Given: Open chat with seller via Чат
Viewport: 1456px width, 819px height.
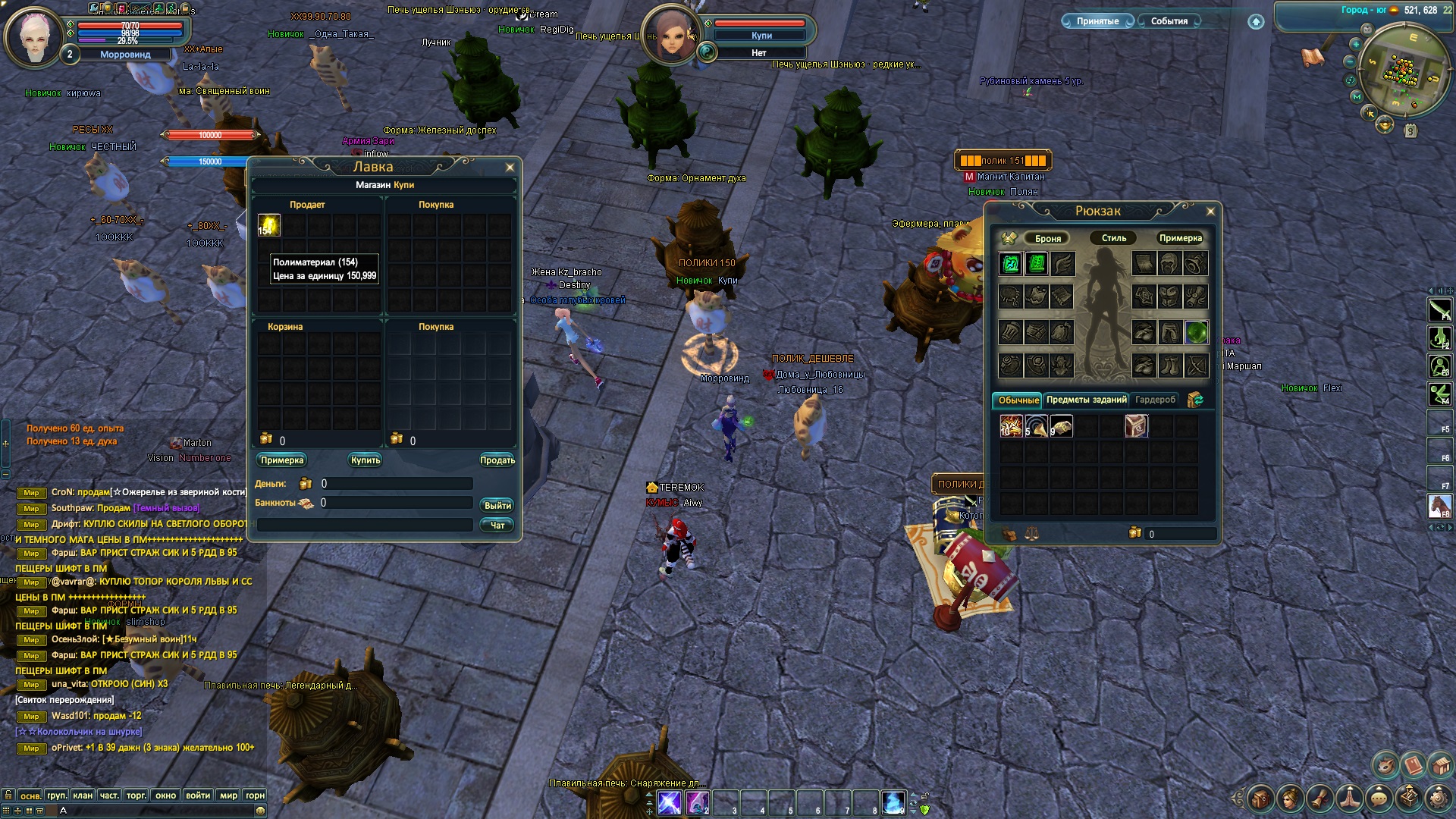Looking at the screenshot, I should [x=497, y=526].
